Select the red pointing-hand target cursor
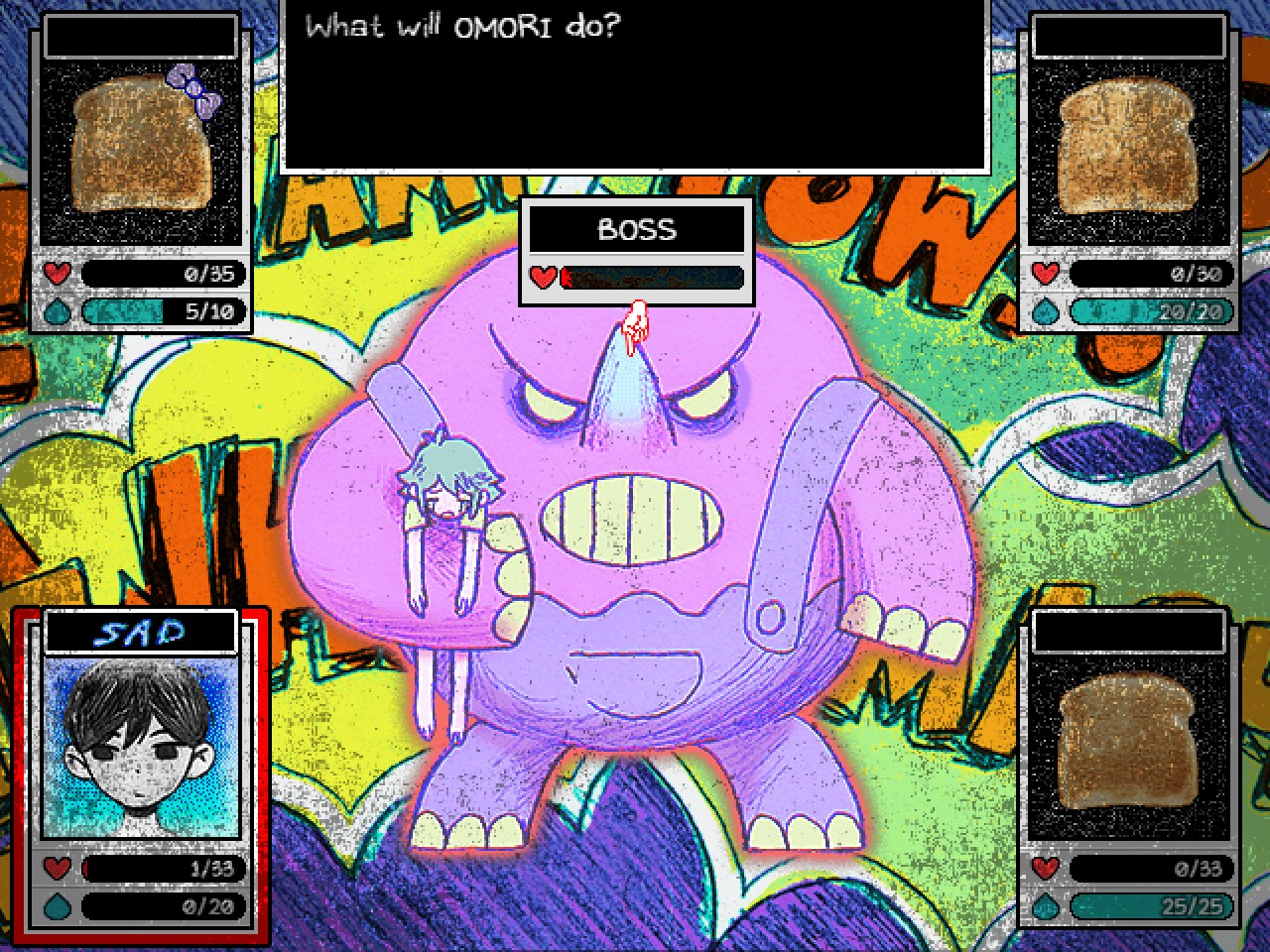Viewport: 1270px width, 952px height. (x=636, y=319)
